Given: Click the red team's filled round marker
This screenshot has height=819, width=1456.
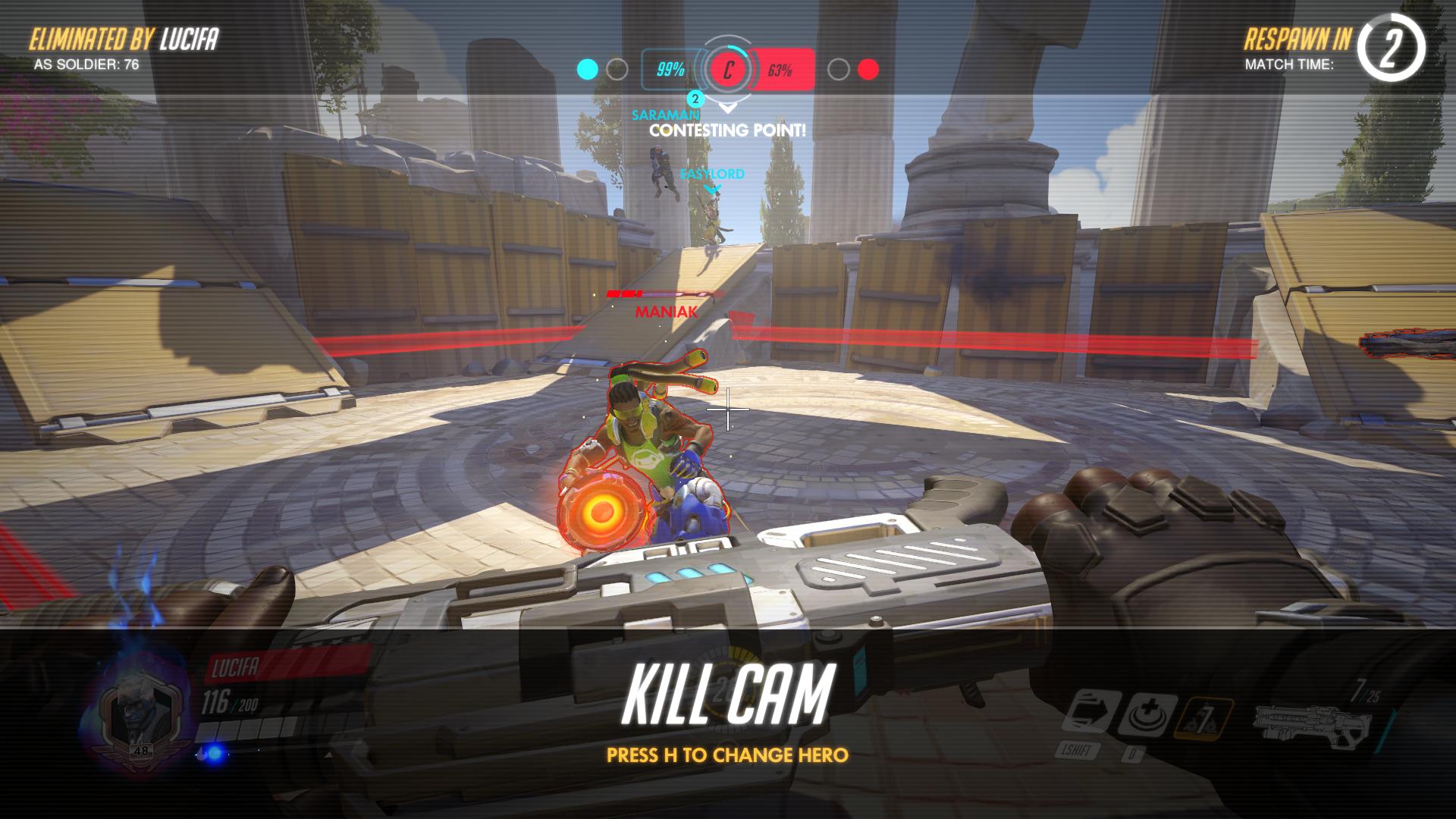Looking at the screenshot, I should (x=868, y=70).
